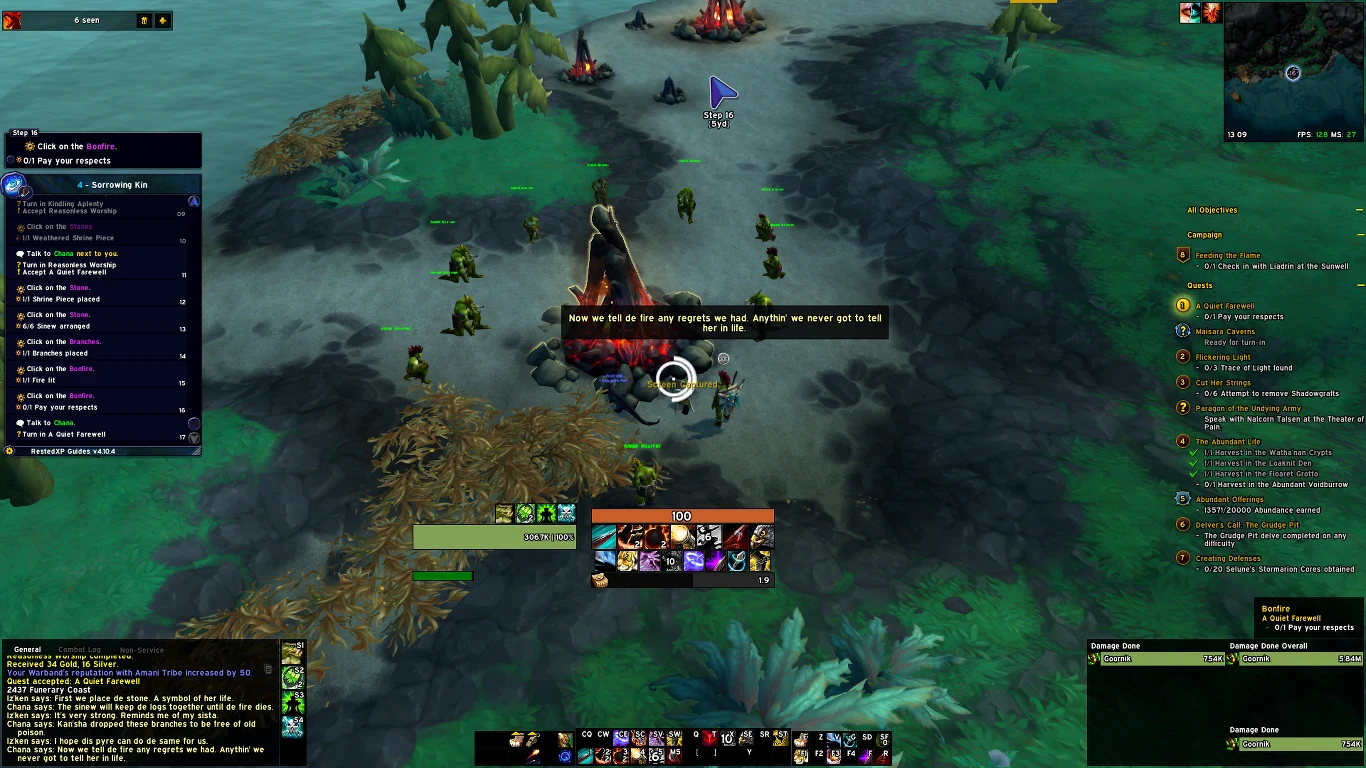1366x768 pixels.
Task: Select the Creating Defenses quest entry
Action: tap(1228, 559)
